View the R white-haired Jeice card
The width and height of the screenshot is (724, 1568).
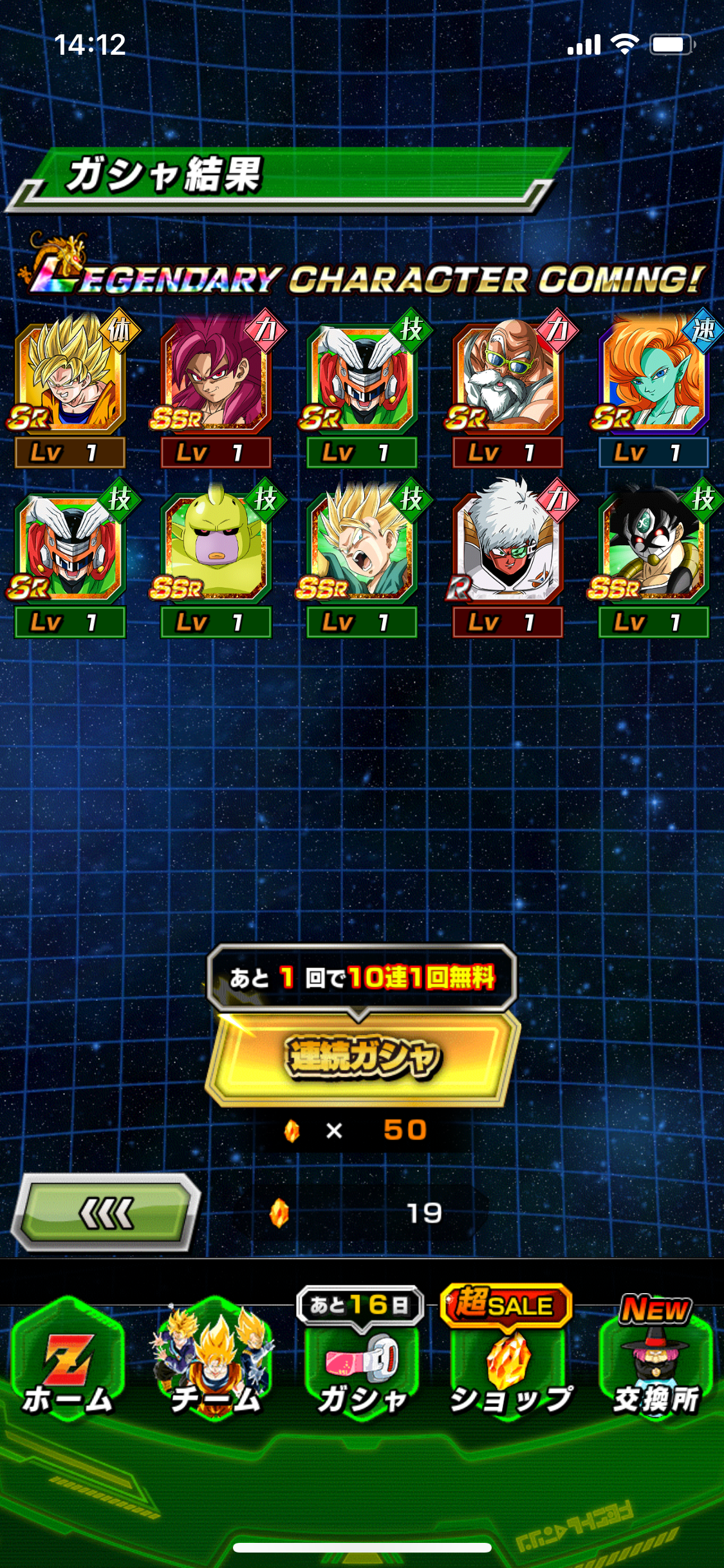point(508,548)
